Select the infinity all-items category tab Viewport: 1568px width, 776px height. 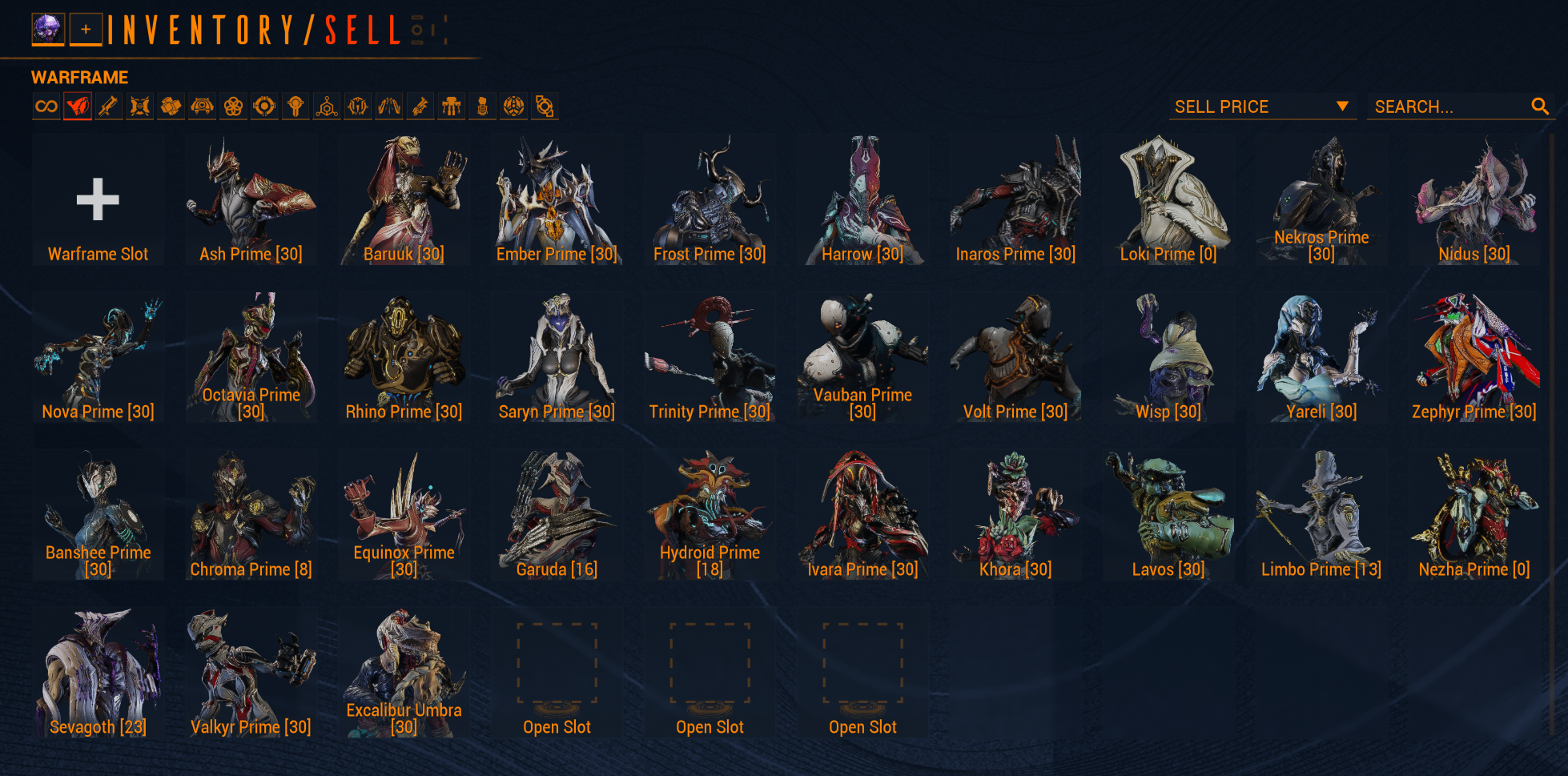click(46, 107)
